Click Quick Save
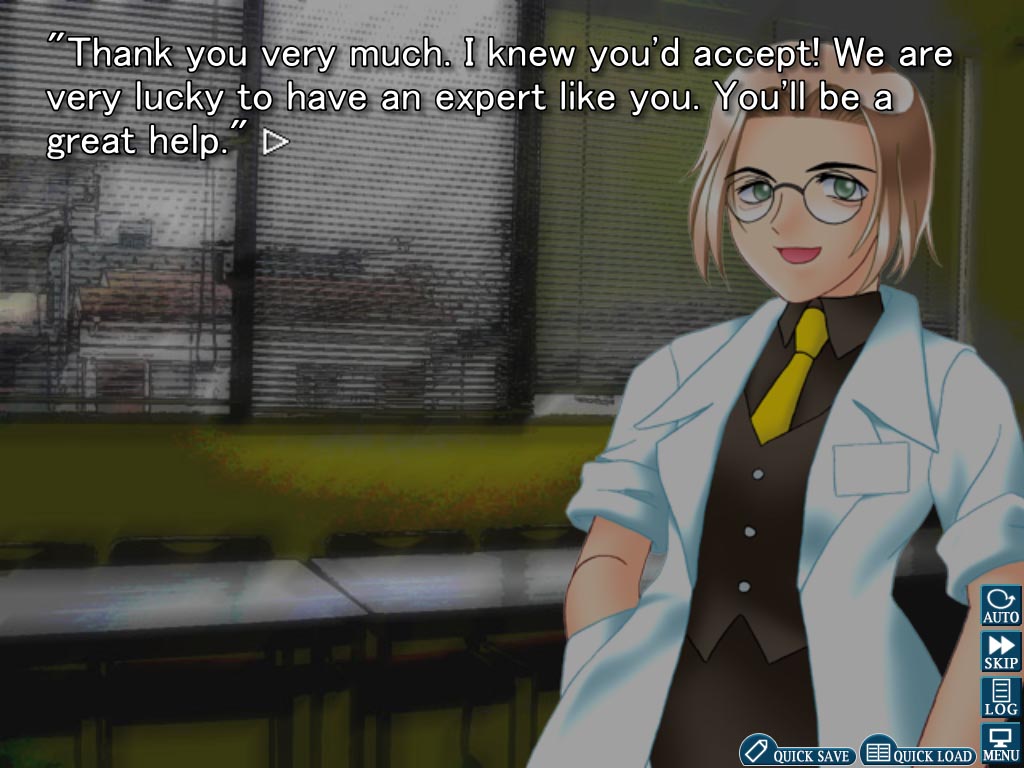Screen dimensions: 1024x768 click(x=797, y=752)
